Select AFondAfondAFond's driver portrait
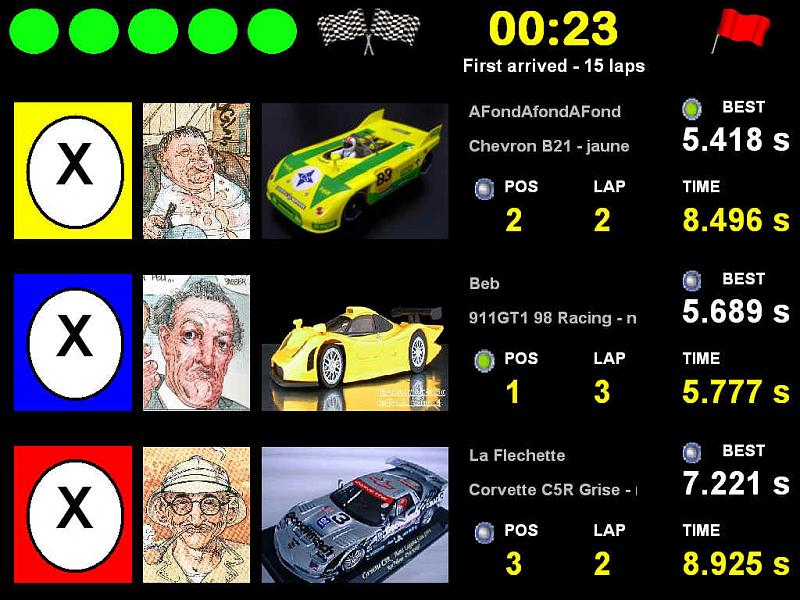 (x=196, y=170)
